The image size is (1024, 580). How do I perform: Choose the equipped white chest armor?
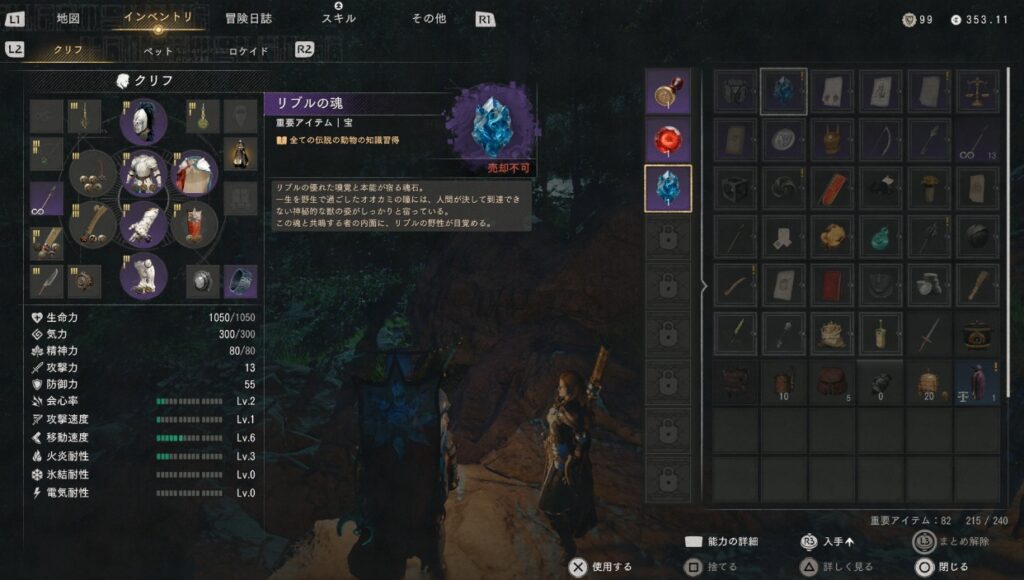(x=143, y=172)
